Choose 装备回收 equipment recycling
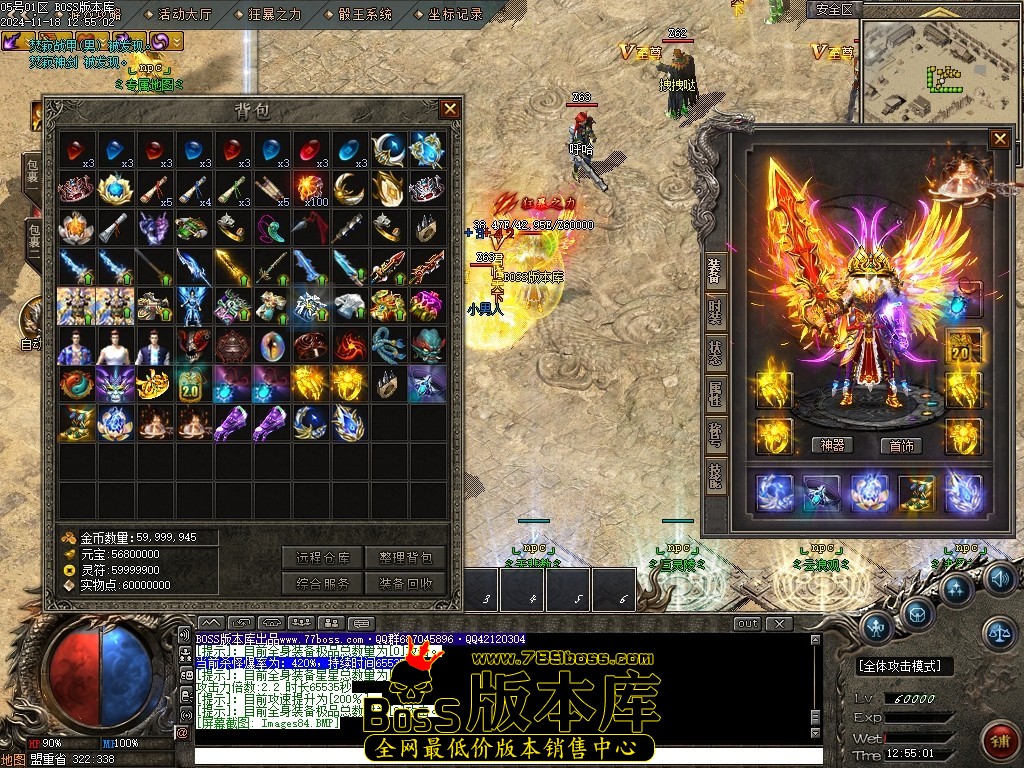1024x768 pixels. [405, 583]
